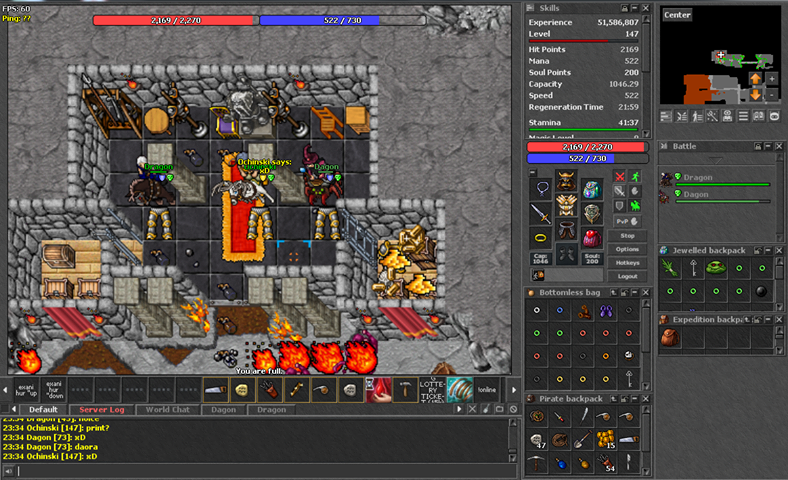
Task: Open the Options menu
Action: pyautogui.click(x=627, y=249)
